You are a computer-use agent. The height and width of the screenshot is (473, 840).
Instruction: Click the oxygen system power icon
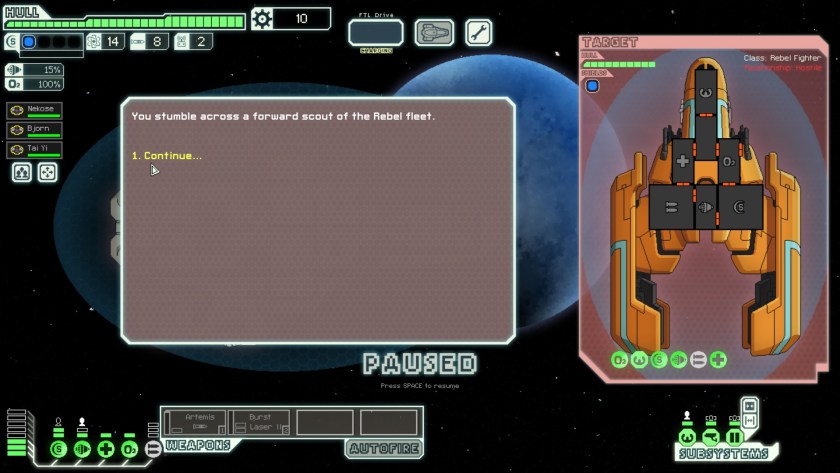[130, 449]
